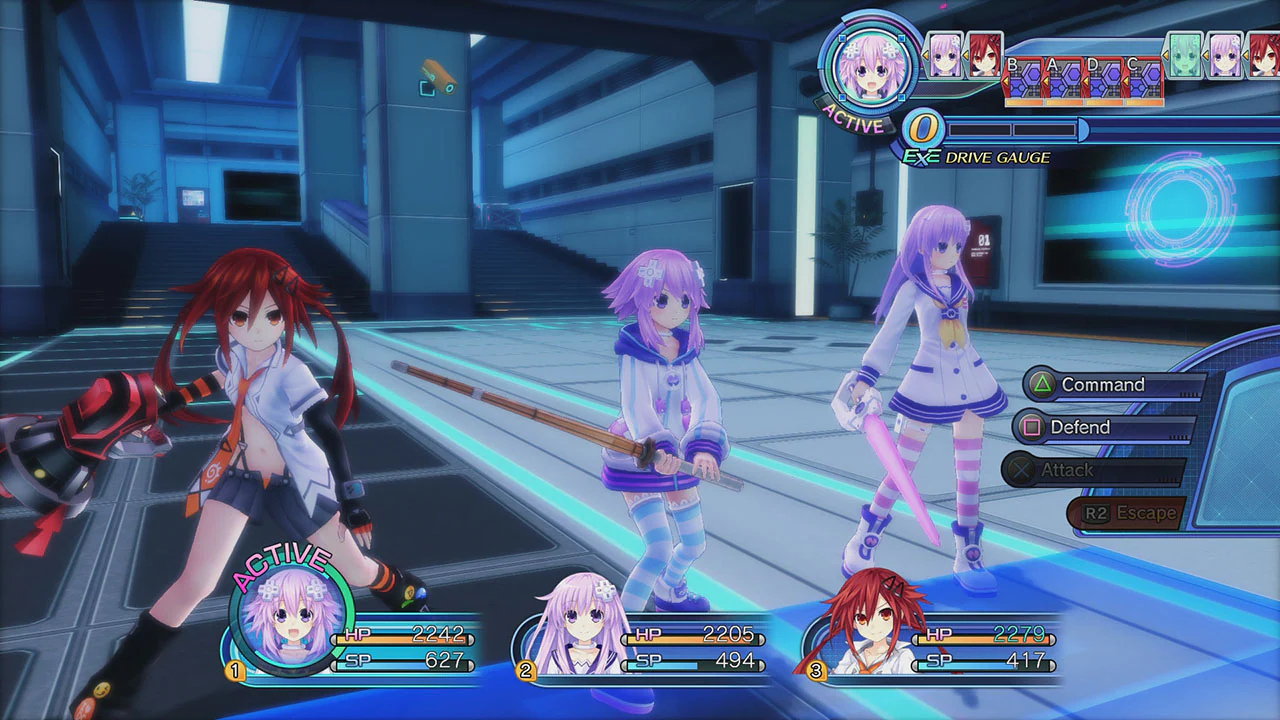Select party member 2 Nepgear's portrait
Screen dimensions: 1280x720
click(575, 625)
